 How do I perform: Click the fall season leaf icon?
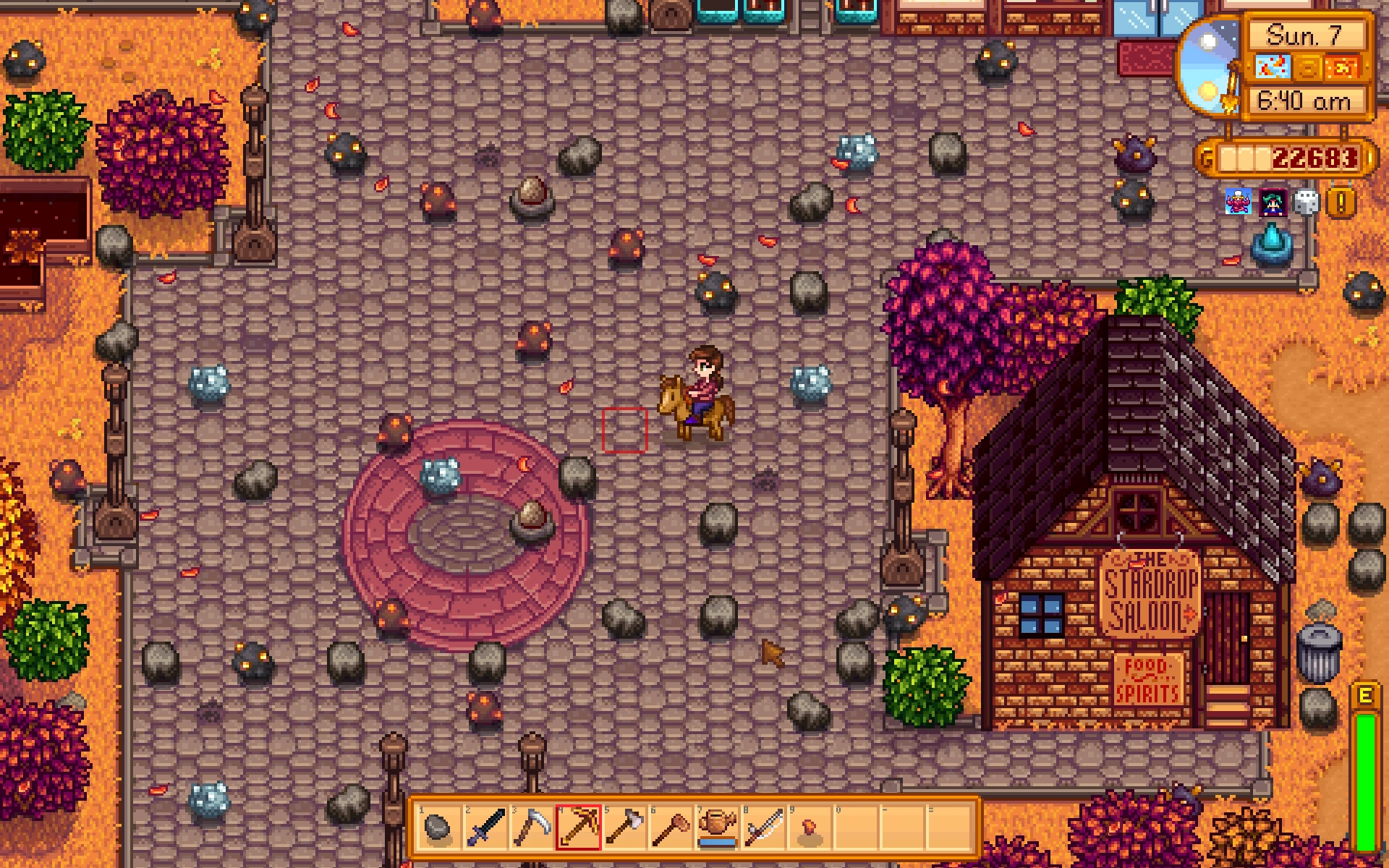(1346, 68)
